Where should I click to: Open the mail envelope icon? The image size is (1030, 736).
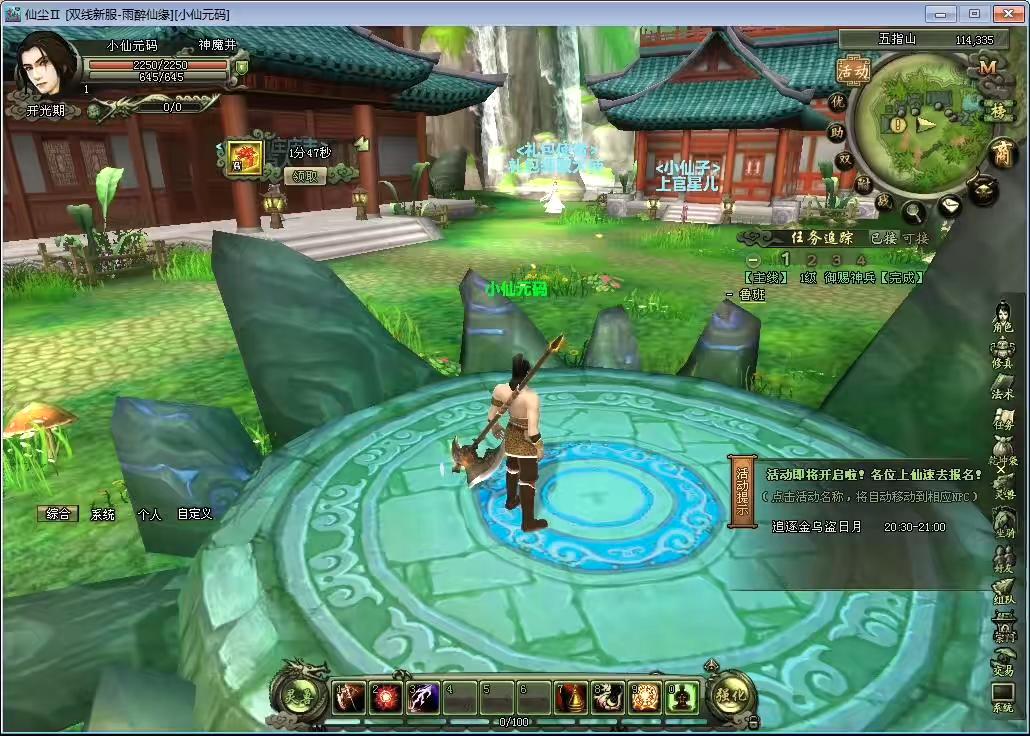pos(949,206)
